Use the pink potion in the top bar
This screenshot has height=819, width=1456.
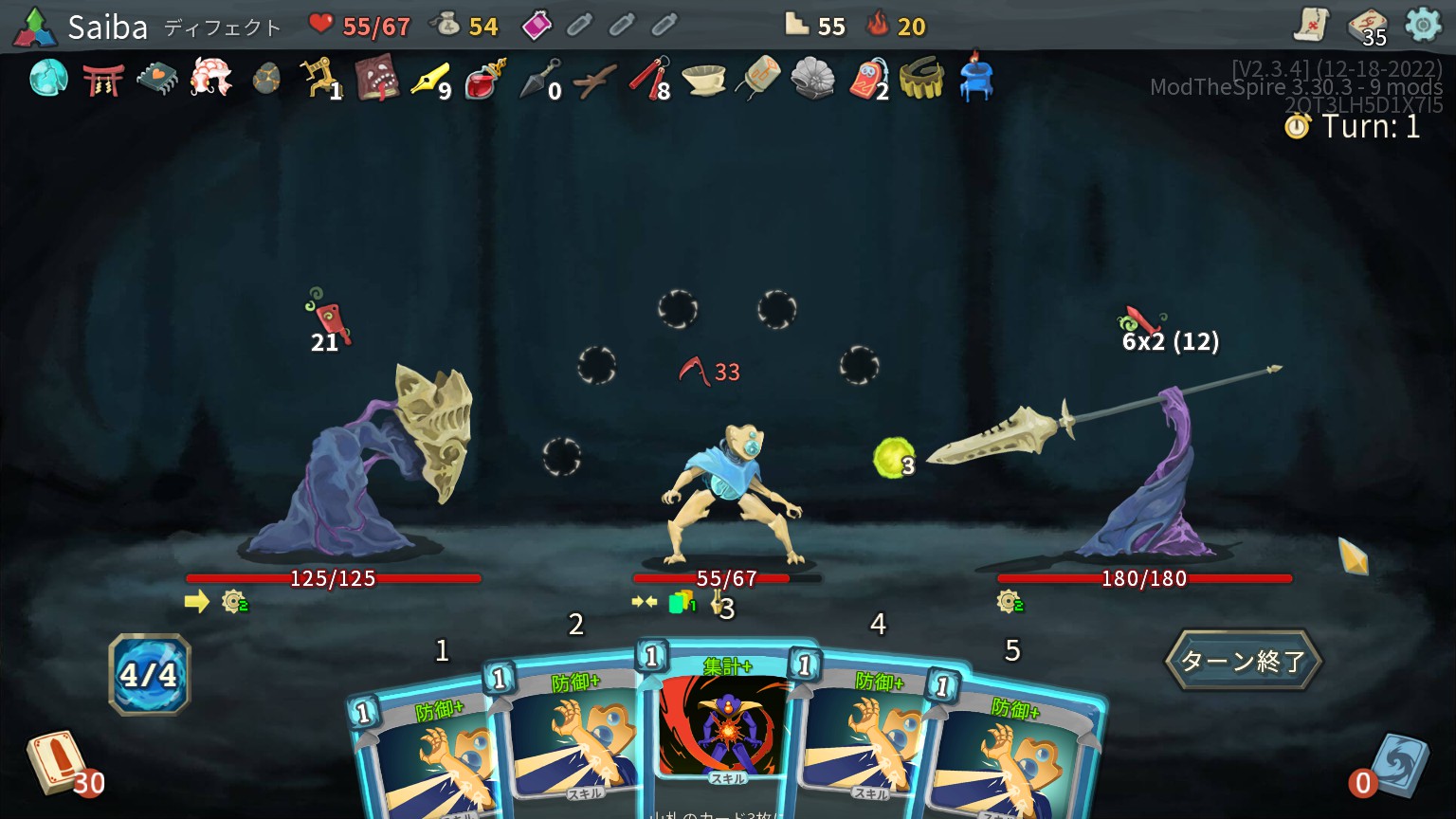537,26
